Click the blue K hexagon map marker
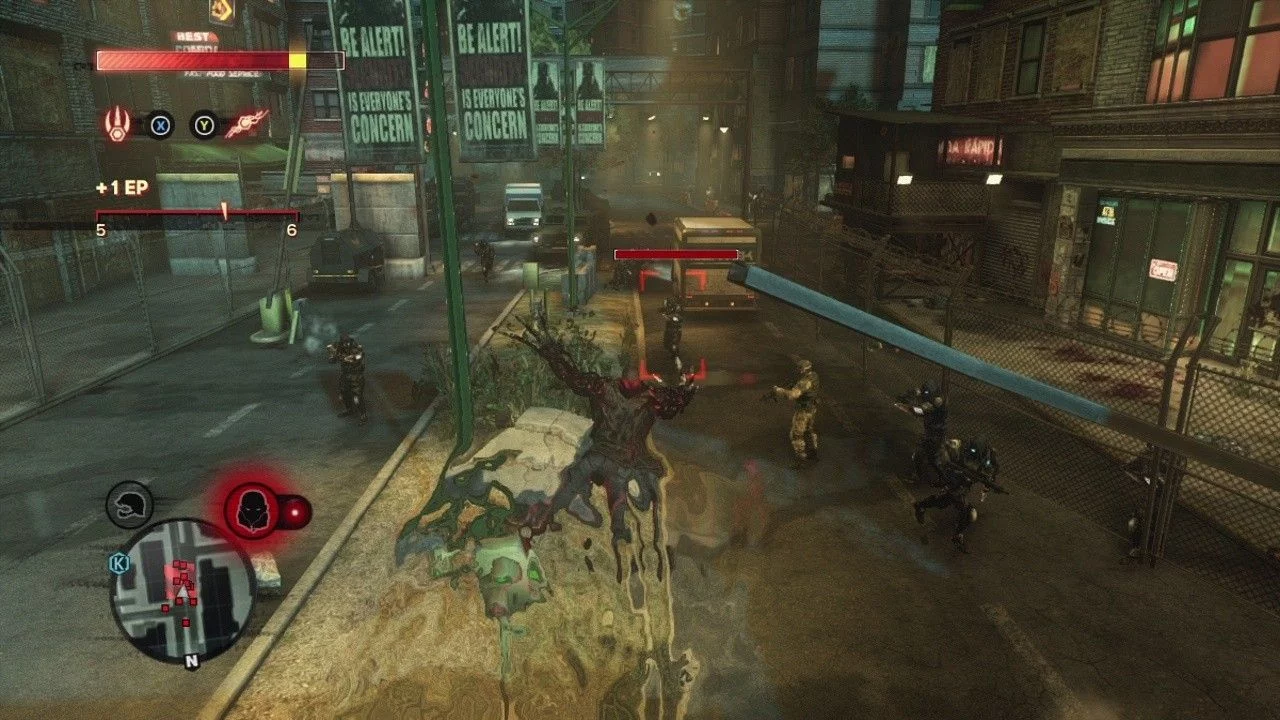This screenshot has width=1280, height=720. 119,563
